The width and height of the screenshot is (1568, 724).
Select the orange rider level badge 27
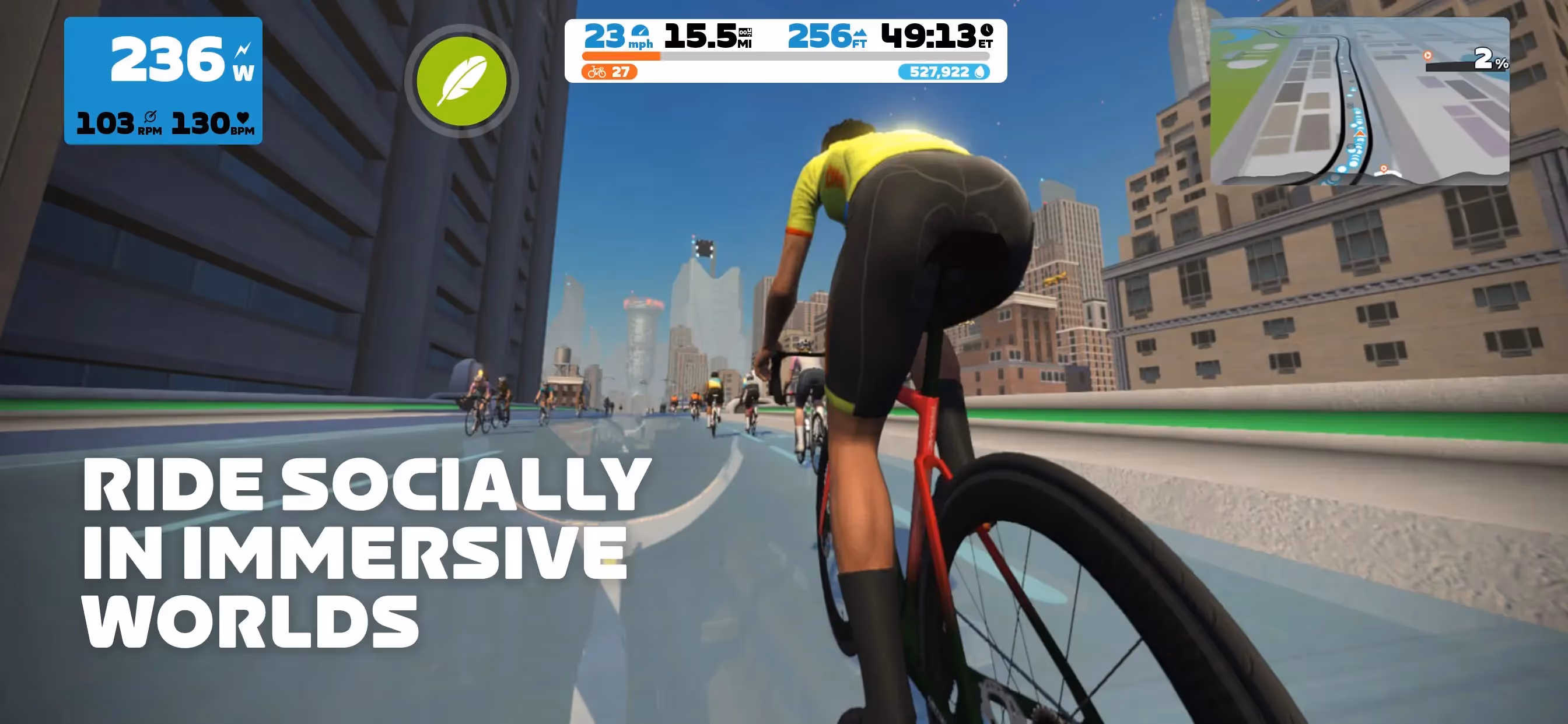click(610, 72)
